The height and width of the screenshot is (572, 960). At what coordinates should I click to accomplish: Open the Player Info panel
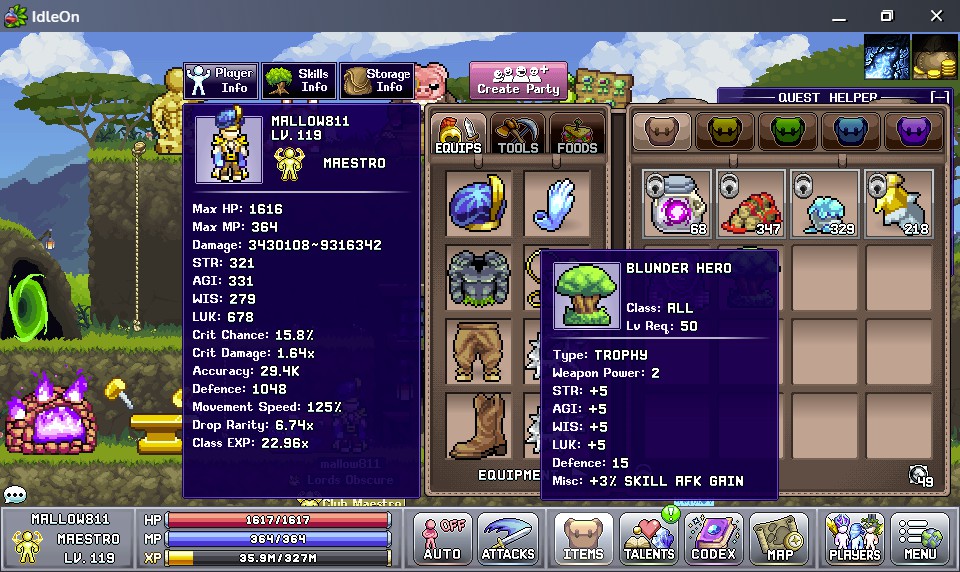(220, 80)
